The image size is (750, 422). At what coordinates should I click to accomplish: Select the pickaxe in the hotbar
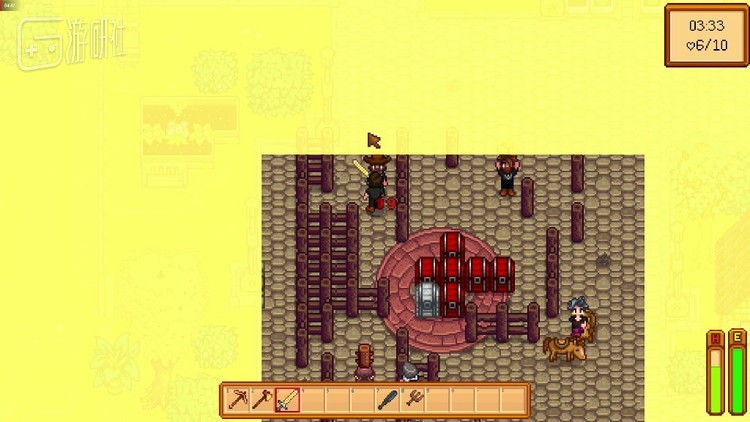coord(238,400)
